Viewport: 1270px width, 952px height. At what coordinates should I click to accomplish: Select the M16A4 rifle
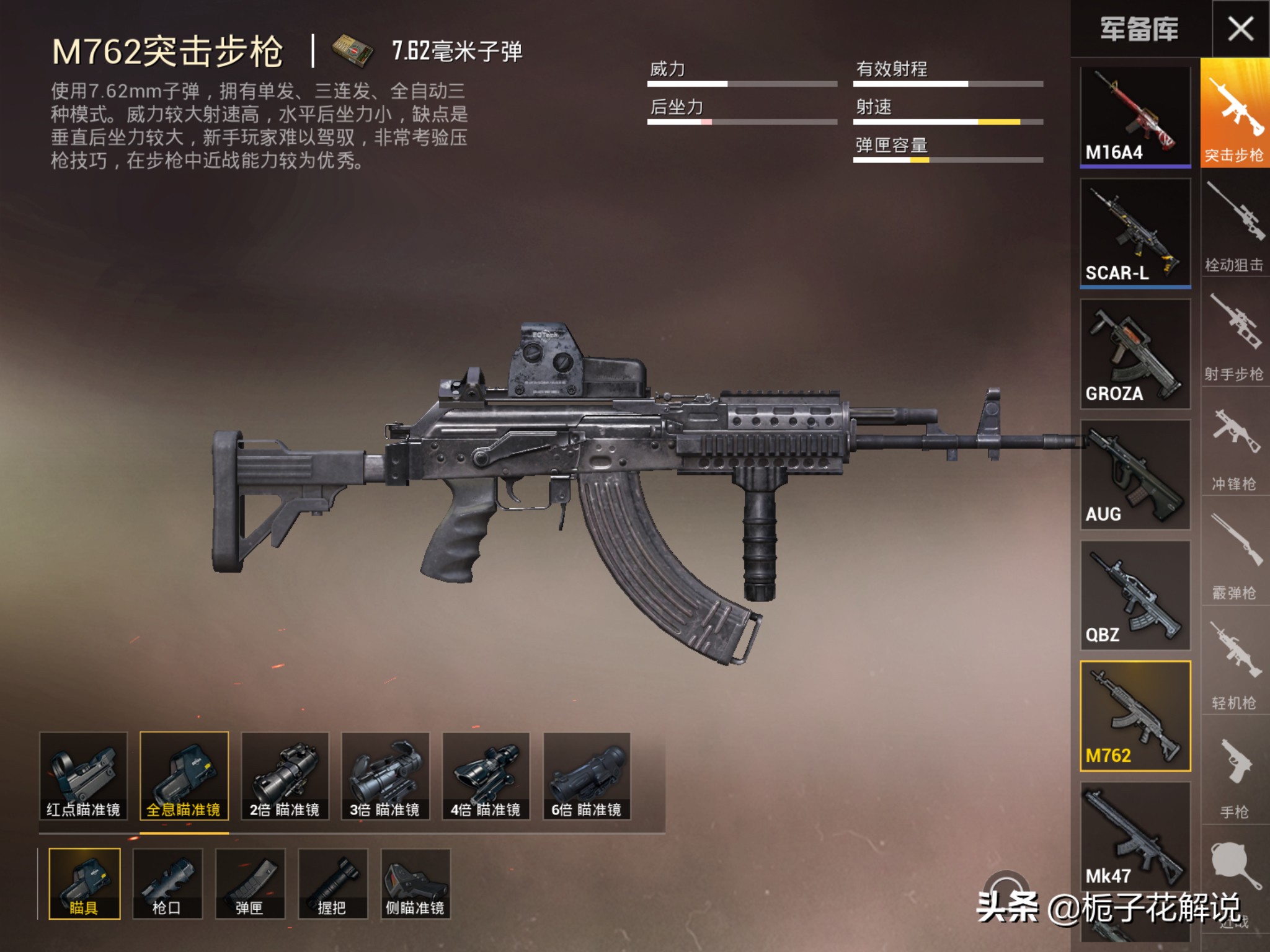click(1135, 116)
